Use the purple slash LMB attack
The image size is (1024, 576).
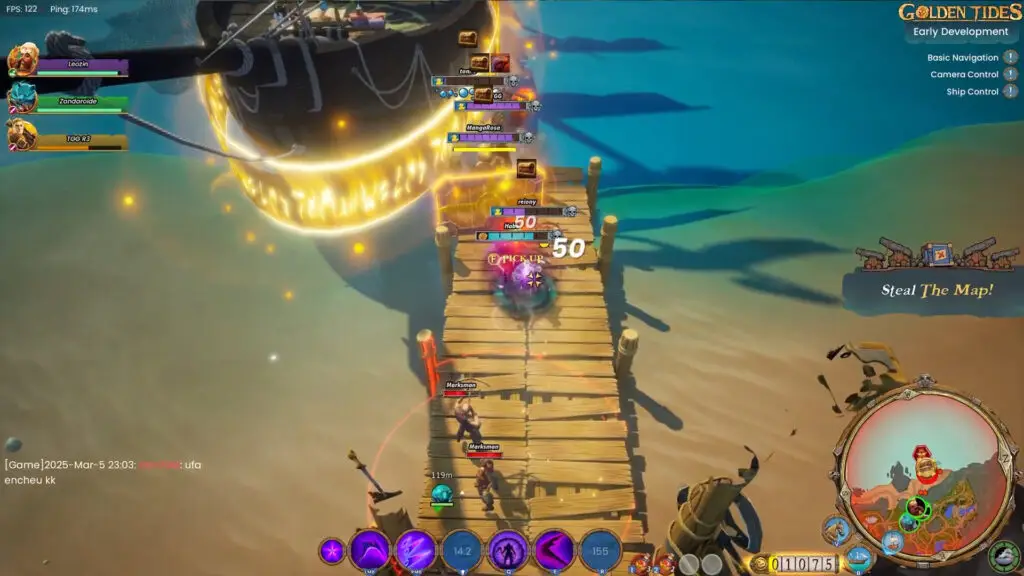370,550
